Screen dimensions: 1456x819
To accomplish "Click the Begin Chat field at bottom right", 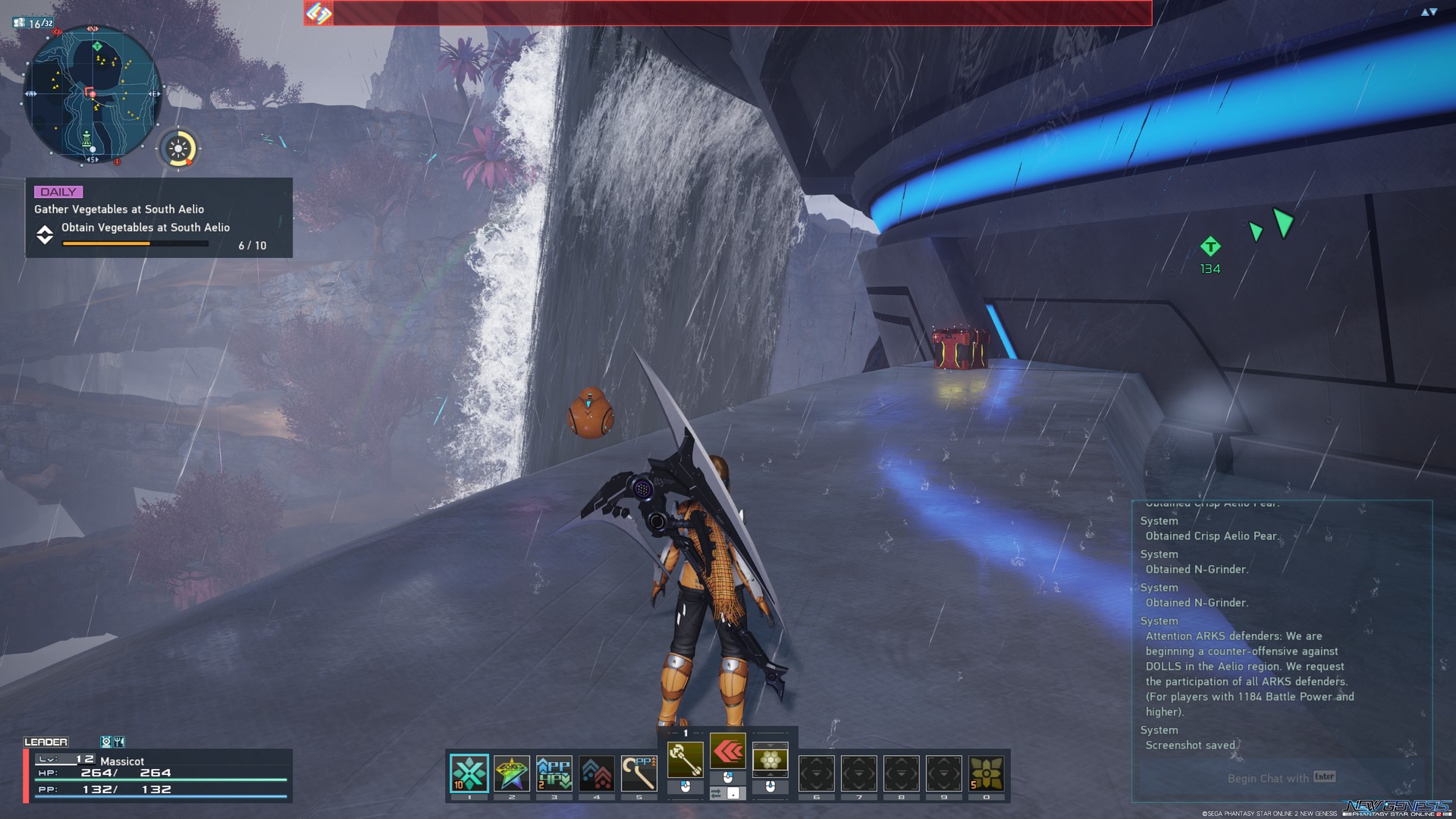I will [1280, 778].
